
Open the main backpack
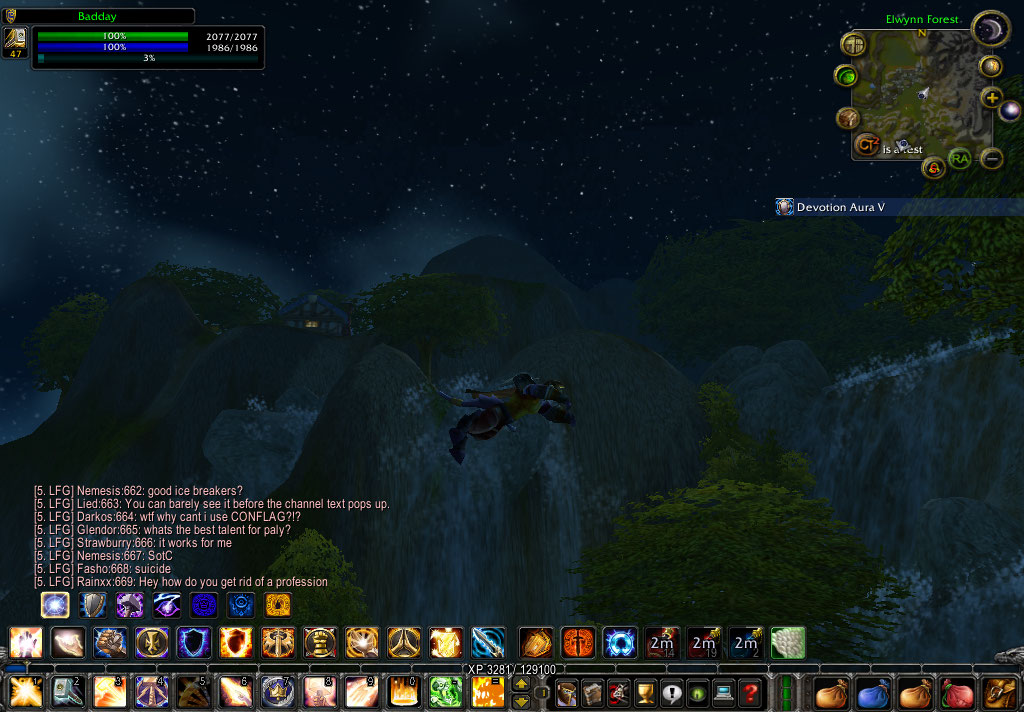999,692
